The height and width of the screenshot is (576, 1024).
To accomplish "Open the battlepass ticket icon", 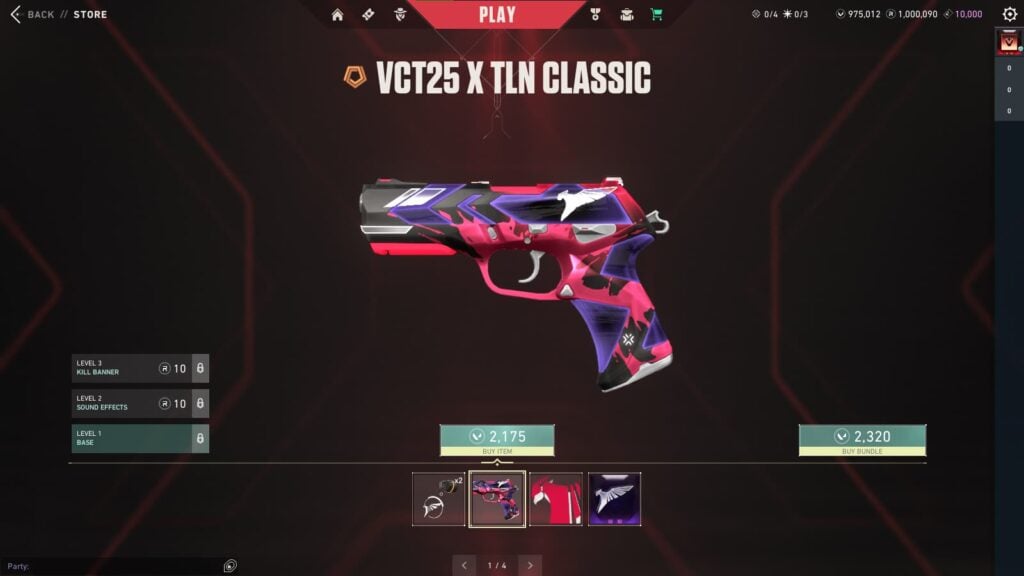I will (x=368, y=15).
